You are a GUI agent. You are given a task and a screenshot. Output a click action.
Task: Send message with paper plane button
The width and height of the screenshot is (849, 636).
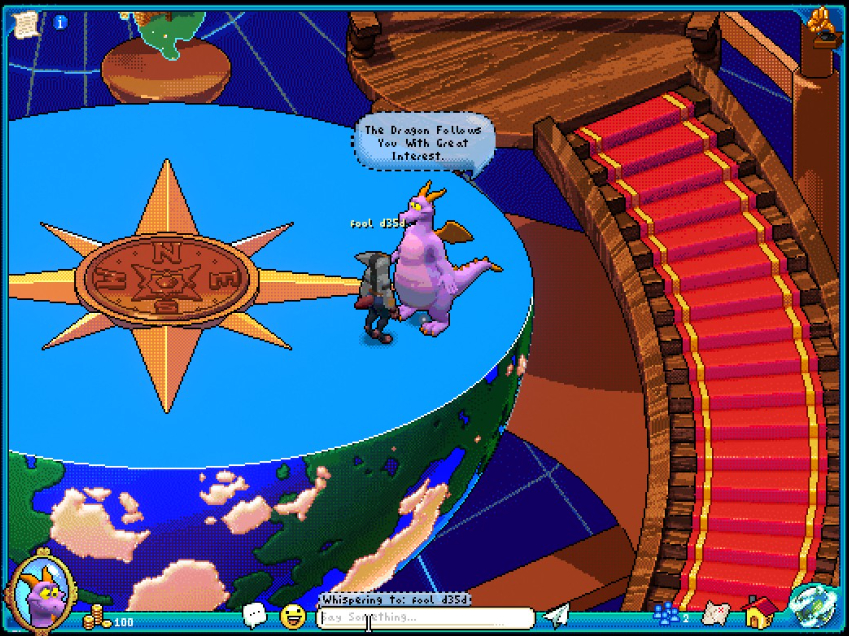point(556,616)
